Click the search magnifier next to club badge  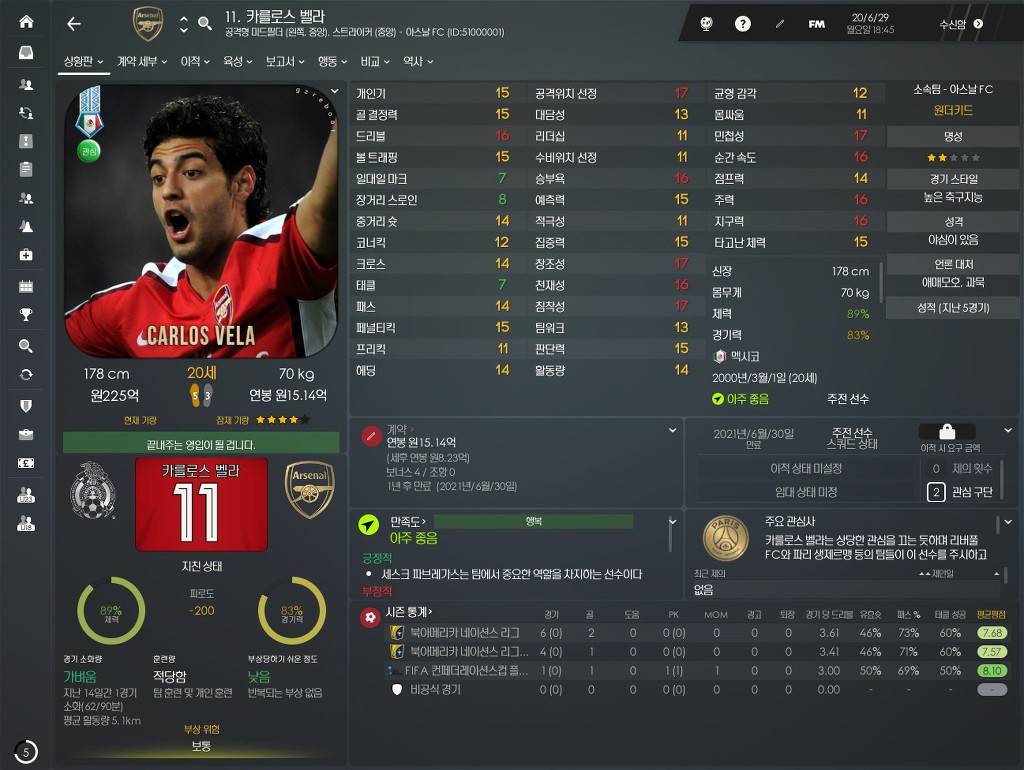[x=205, y=24]
